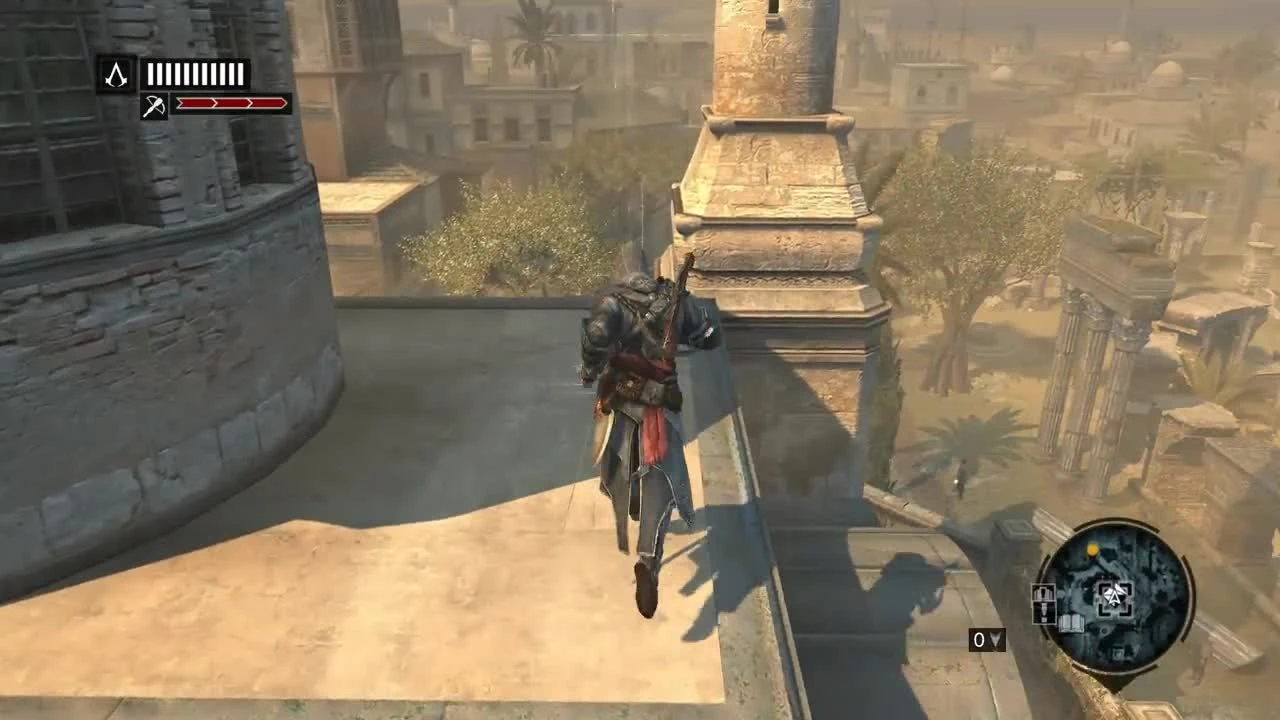1280x720 pixels.
Task: Click the yellow objective dot on the minimap
Action: tap(1092, 549)
